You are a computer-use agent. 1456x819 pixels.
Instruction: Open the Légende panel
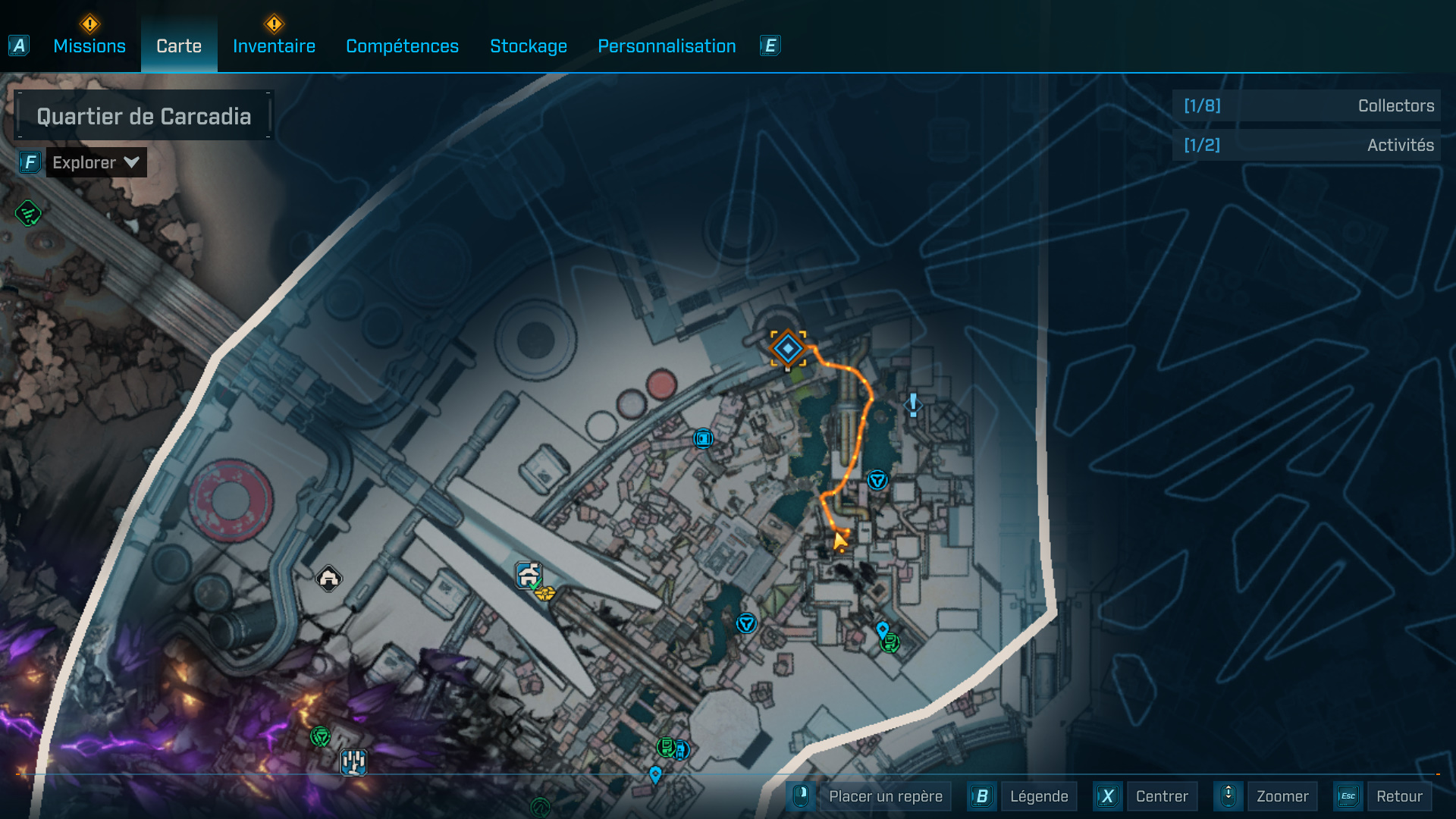tap(1038, 796)
